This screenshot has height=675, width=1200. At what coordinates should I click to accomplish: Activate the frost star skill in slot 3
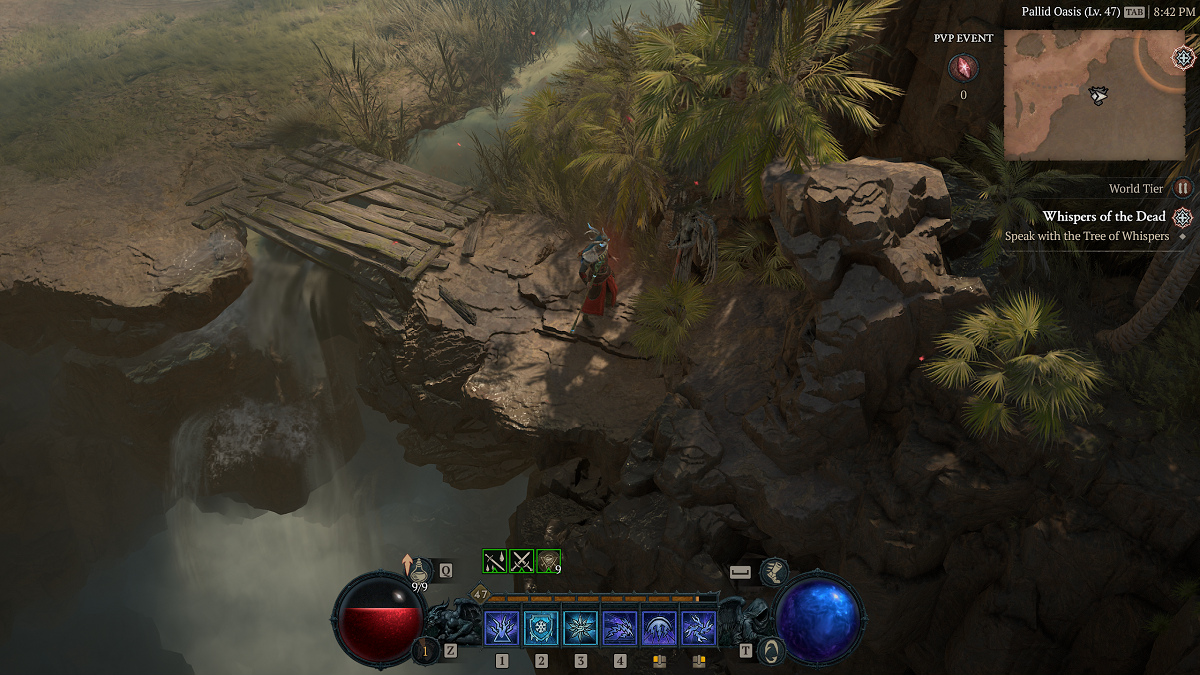(x=580, y=628)
